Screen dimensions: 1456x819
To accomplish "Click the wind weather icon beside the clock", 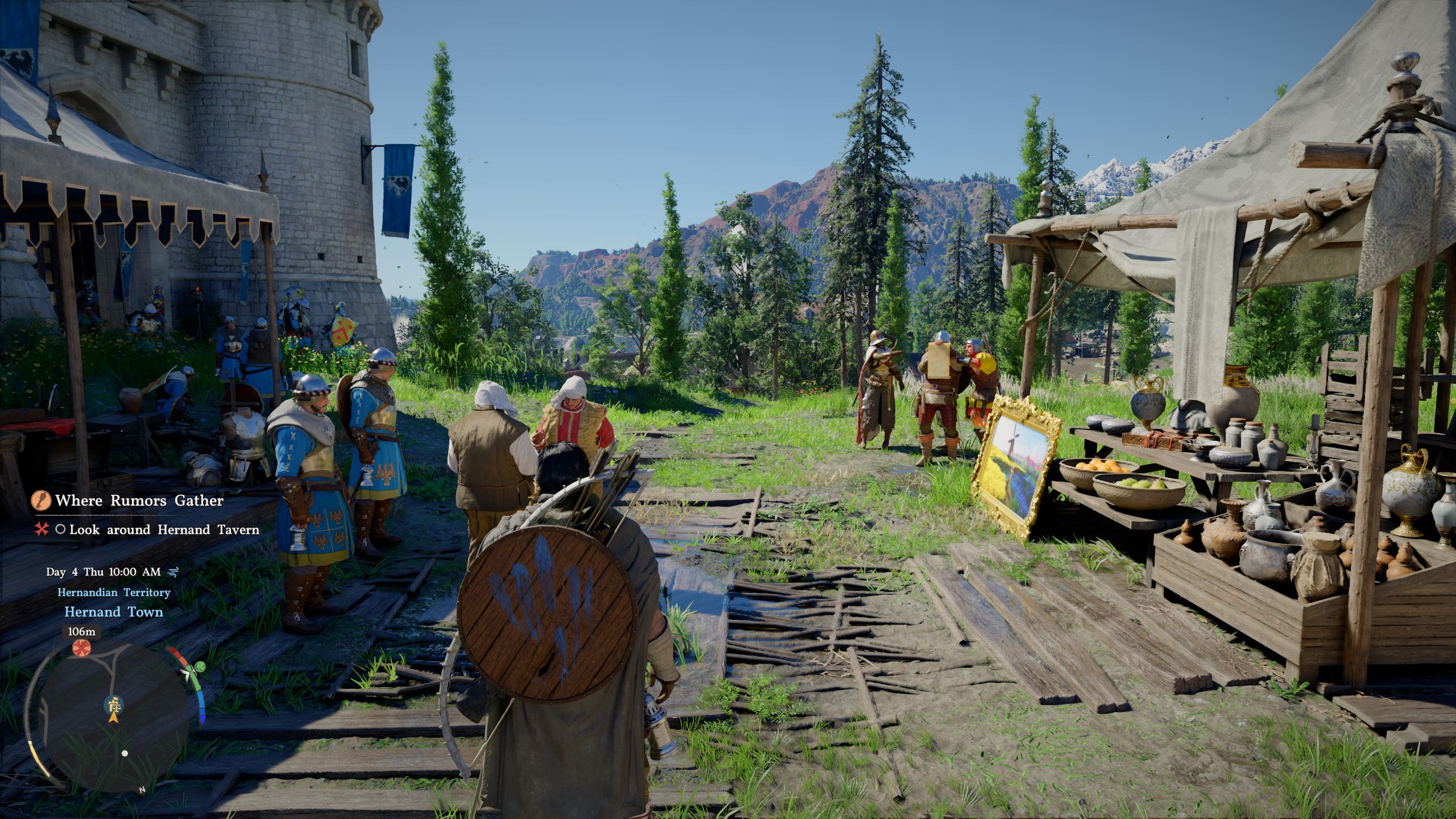I will pos(173,572).
